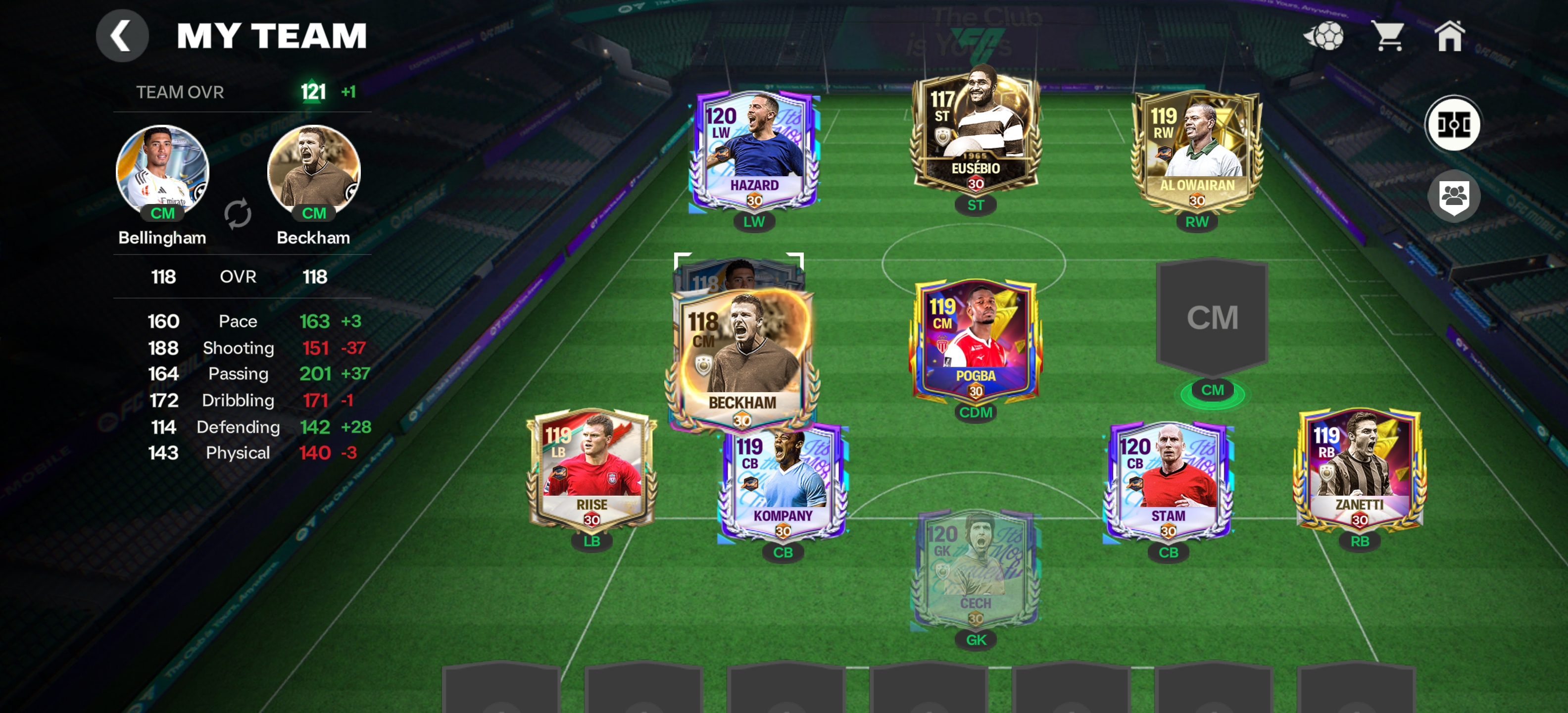
Task: Swap the compared players with refresh icon
Action: (x=238, y=214)
